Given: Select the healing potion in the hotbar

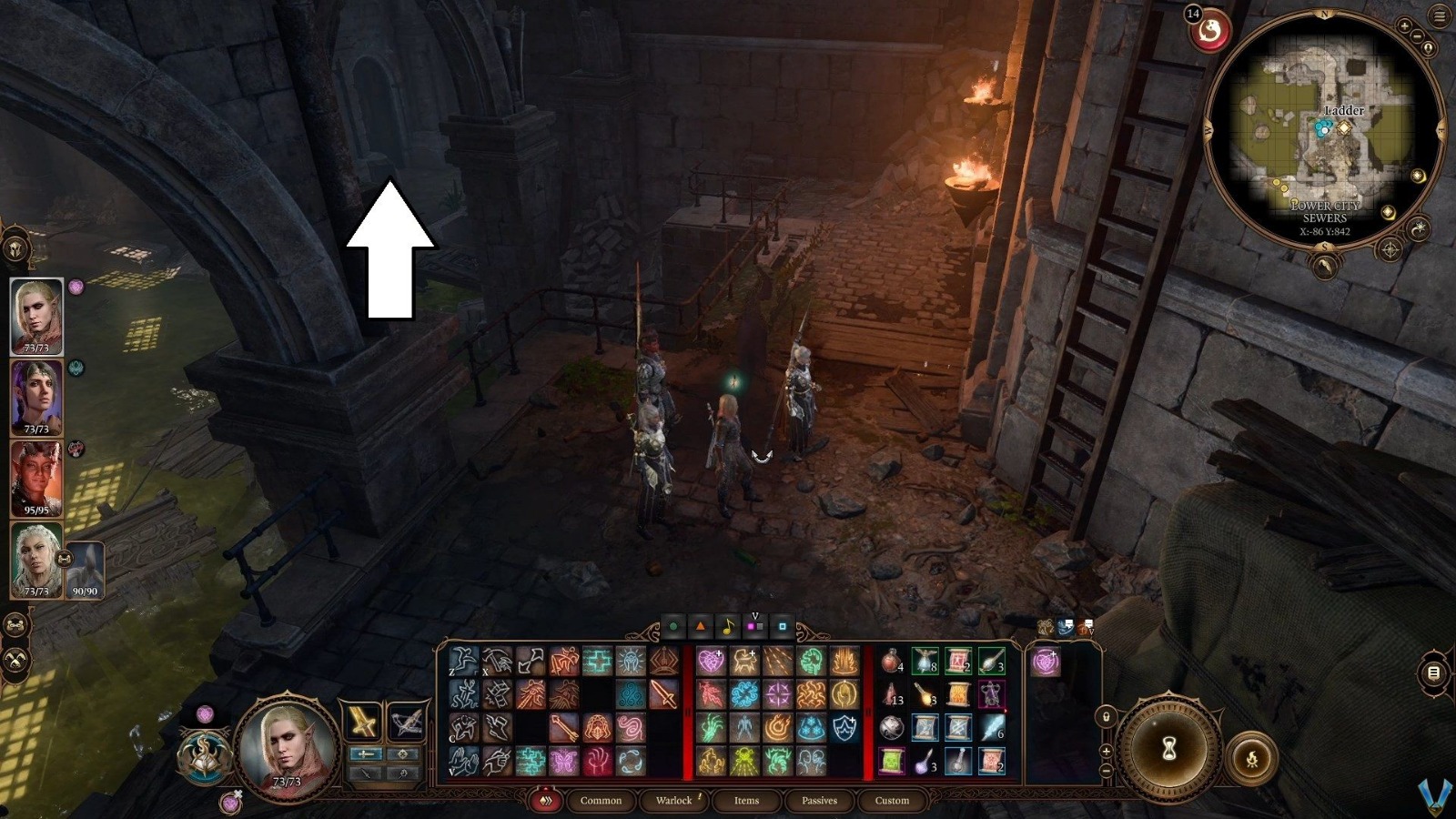Looking at the screenshot, I should pyautogui.click(x=891, y=664).
